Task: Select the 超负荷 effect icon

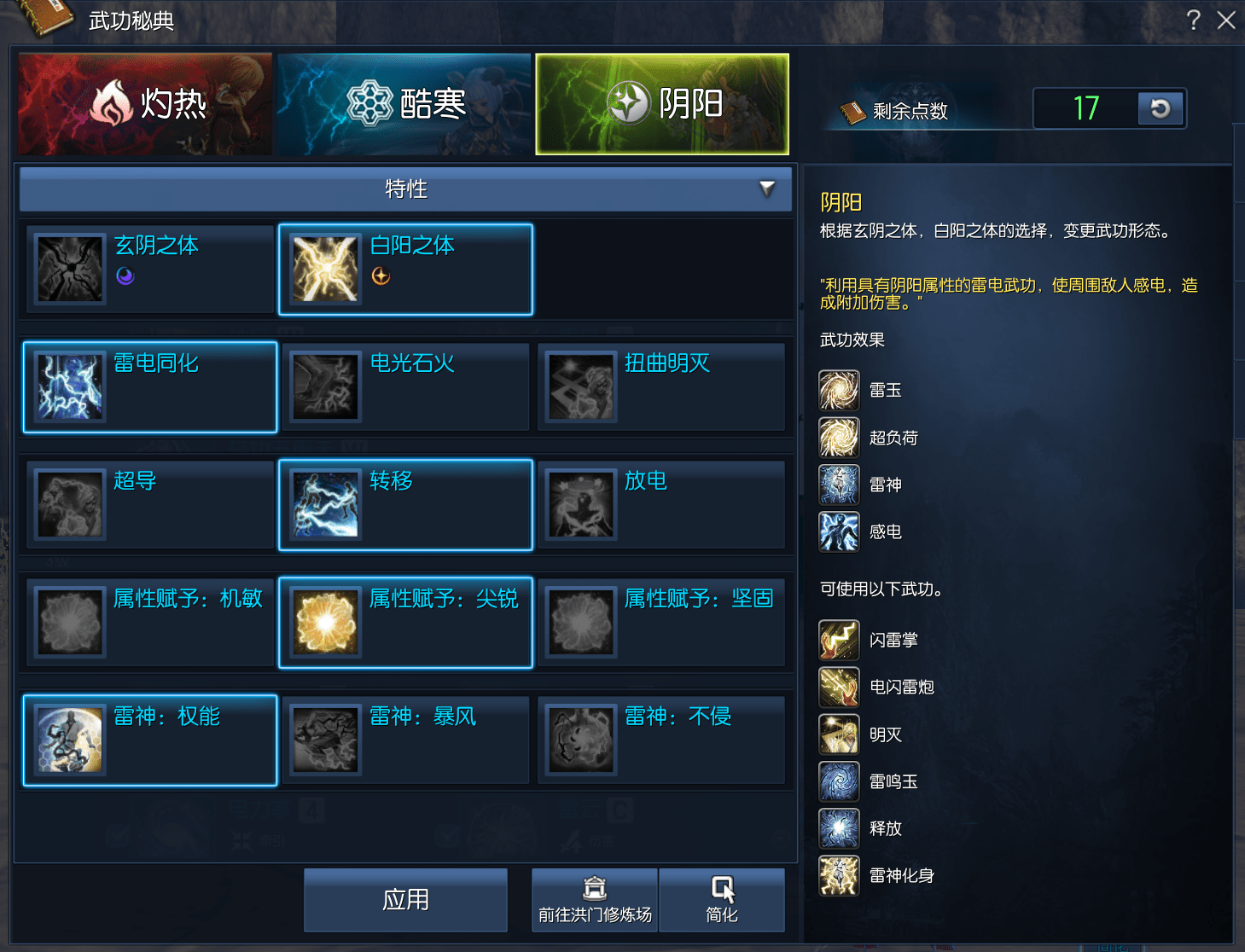Action: pos(839,437)
